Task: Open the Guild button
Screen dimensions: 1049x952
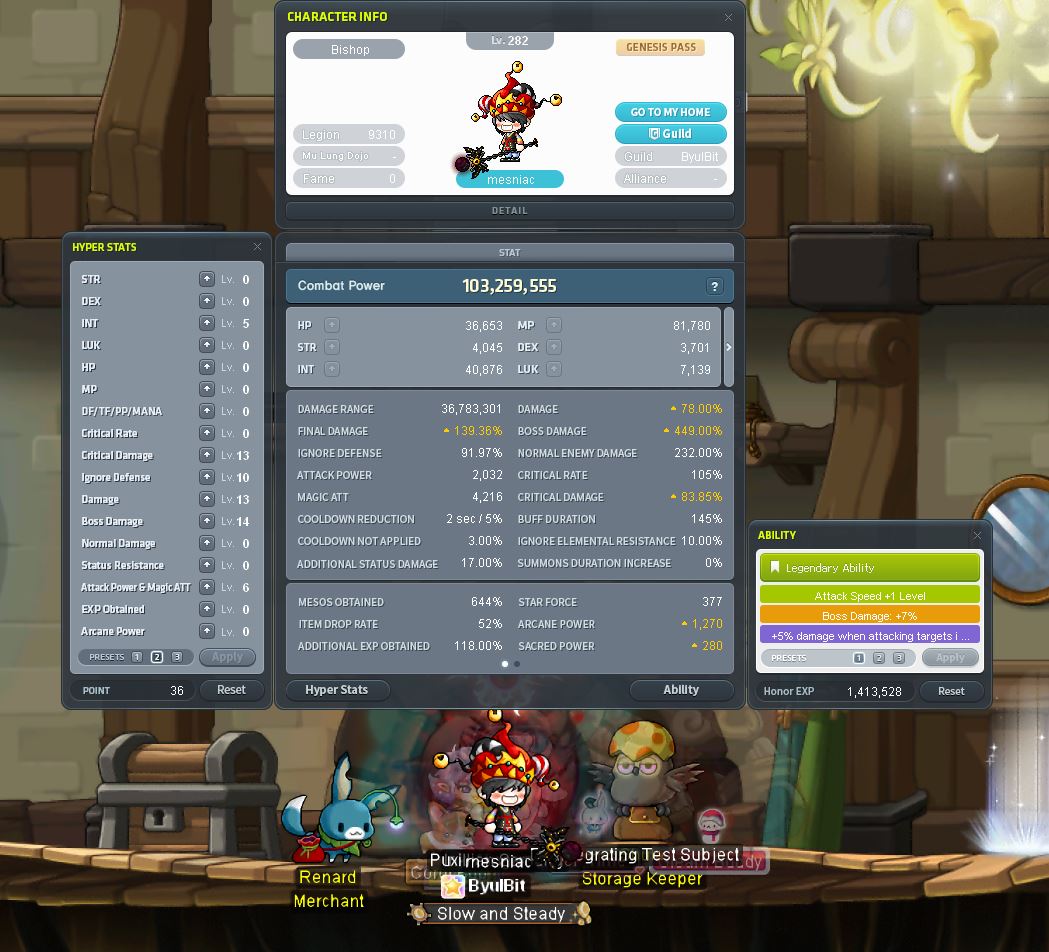Action: [670, 134]
